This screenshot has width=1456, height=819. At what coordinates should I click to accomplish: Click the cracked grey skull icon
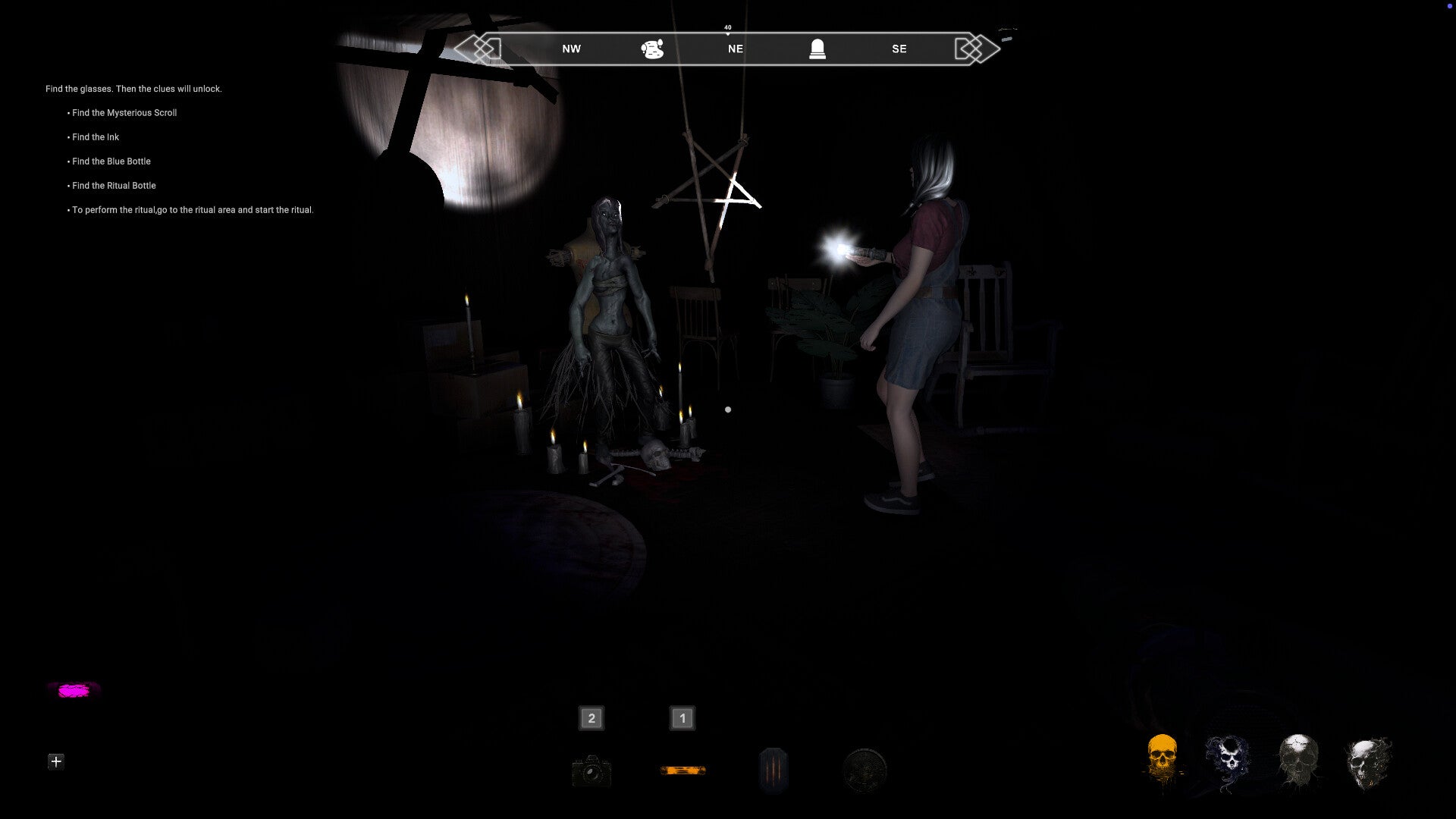click(1298, 761)
